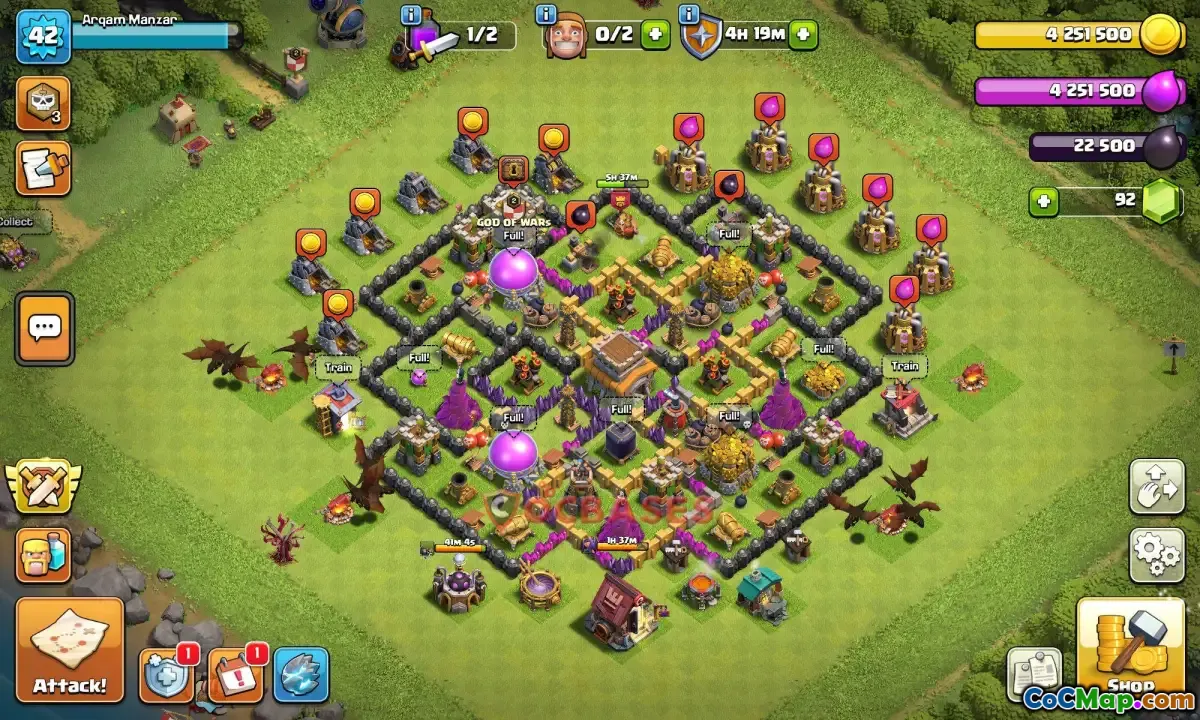Open the army overview barbarian icon
Screen dimensions: 1200x720
[43, 555]
